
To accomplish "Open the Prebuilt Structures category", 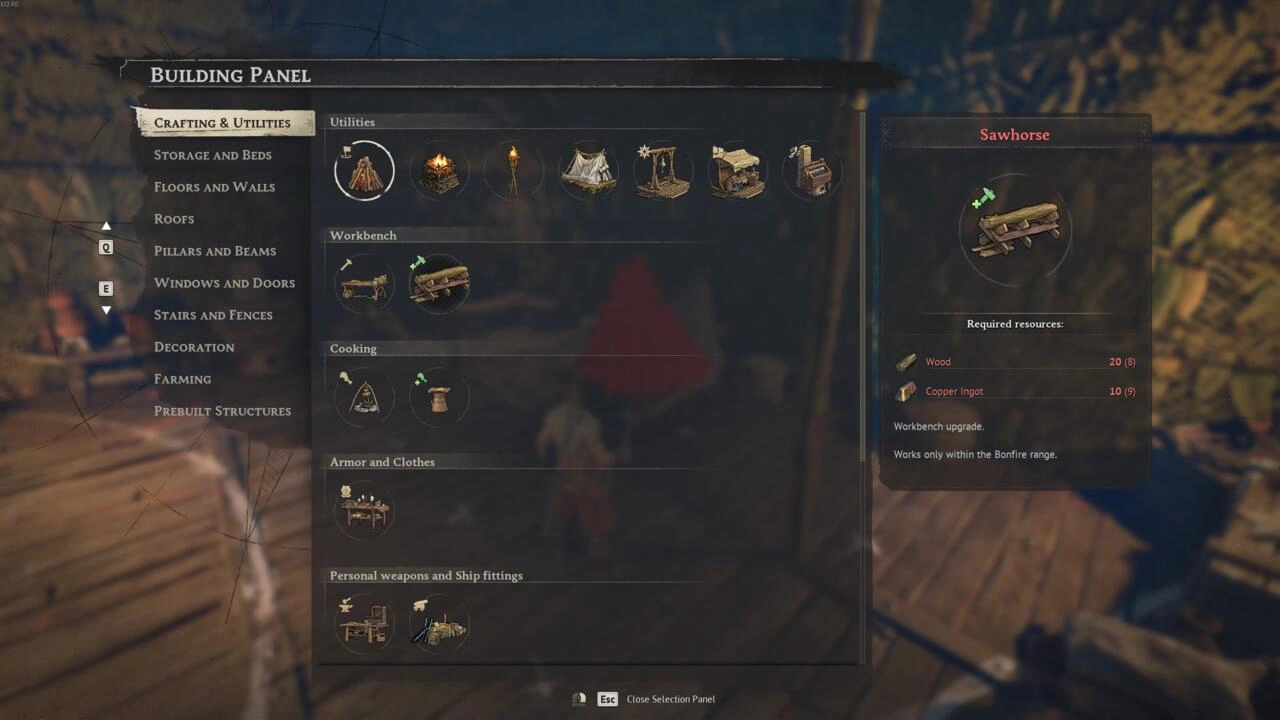I will pos(222,411).
